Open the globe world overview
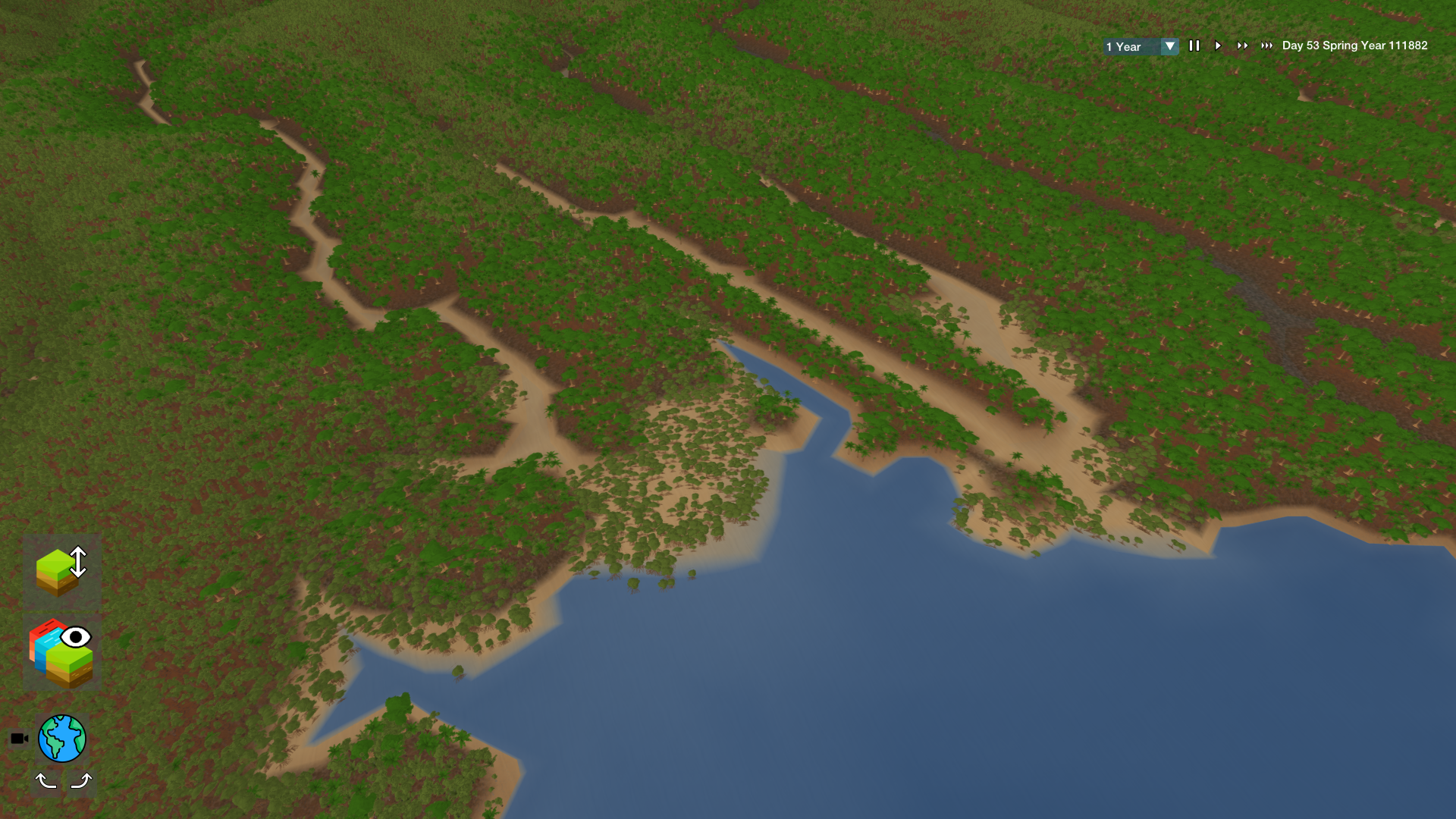1456x819 pixels. point(63,738)
